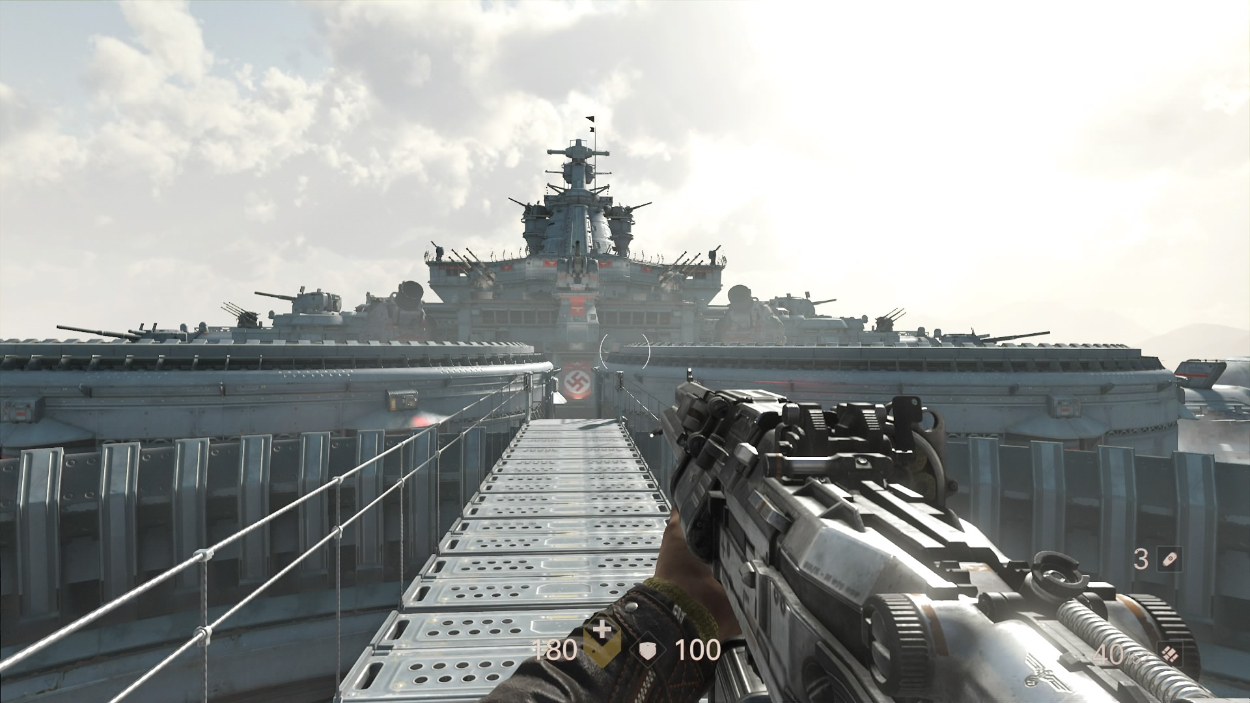Click the yellow health cross icon

tap(602, 646)
